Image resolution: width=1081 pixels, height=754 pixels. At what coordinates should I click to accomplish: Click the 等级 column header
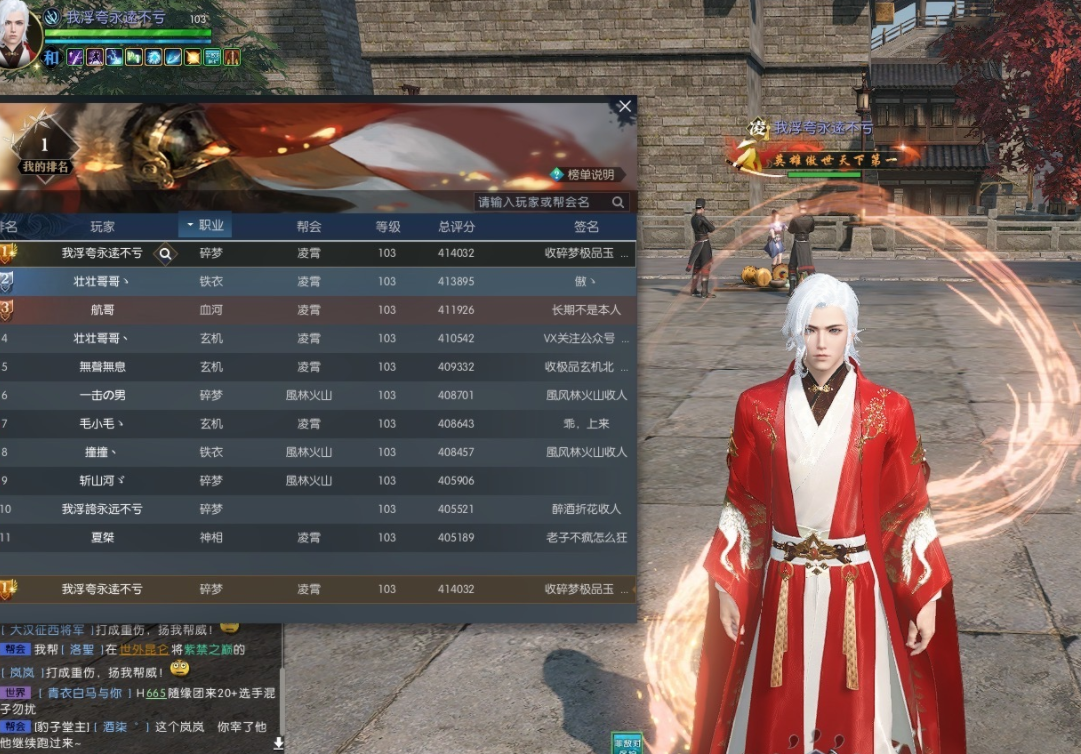click(x=387, y=227)
